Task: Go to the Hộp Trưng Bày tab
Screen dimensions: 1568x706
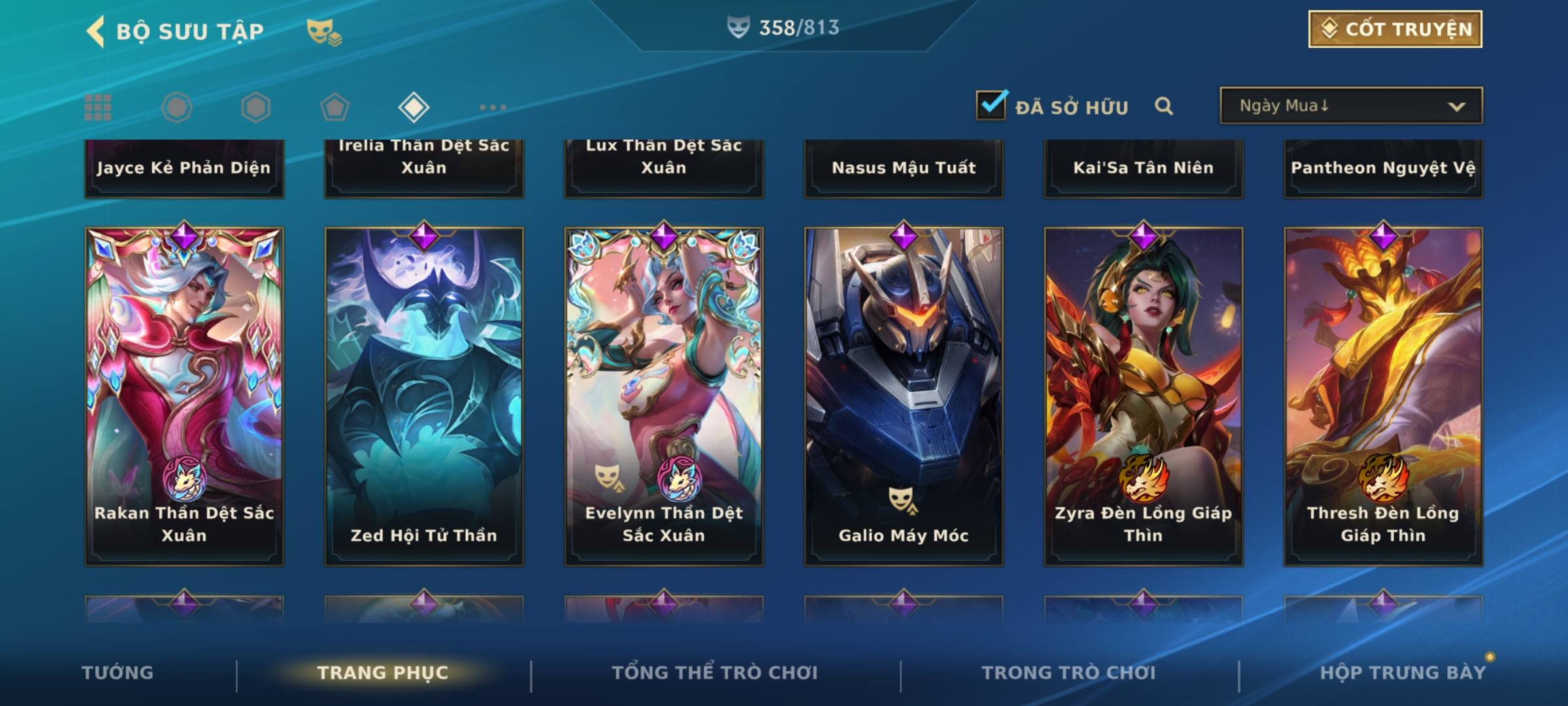Action: click(1403, 673)
